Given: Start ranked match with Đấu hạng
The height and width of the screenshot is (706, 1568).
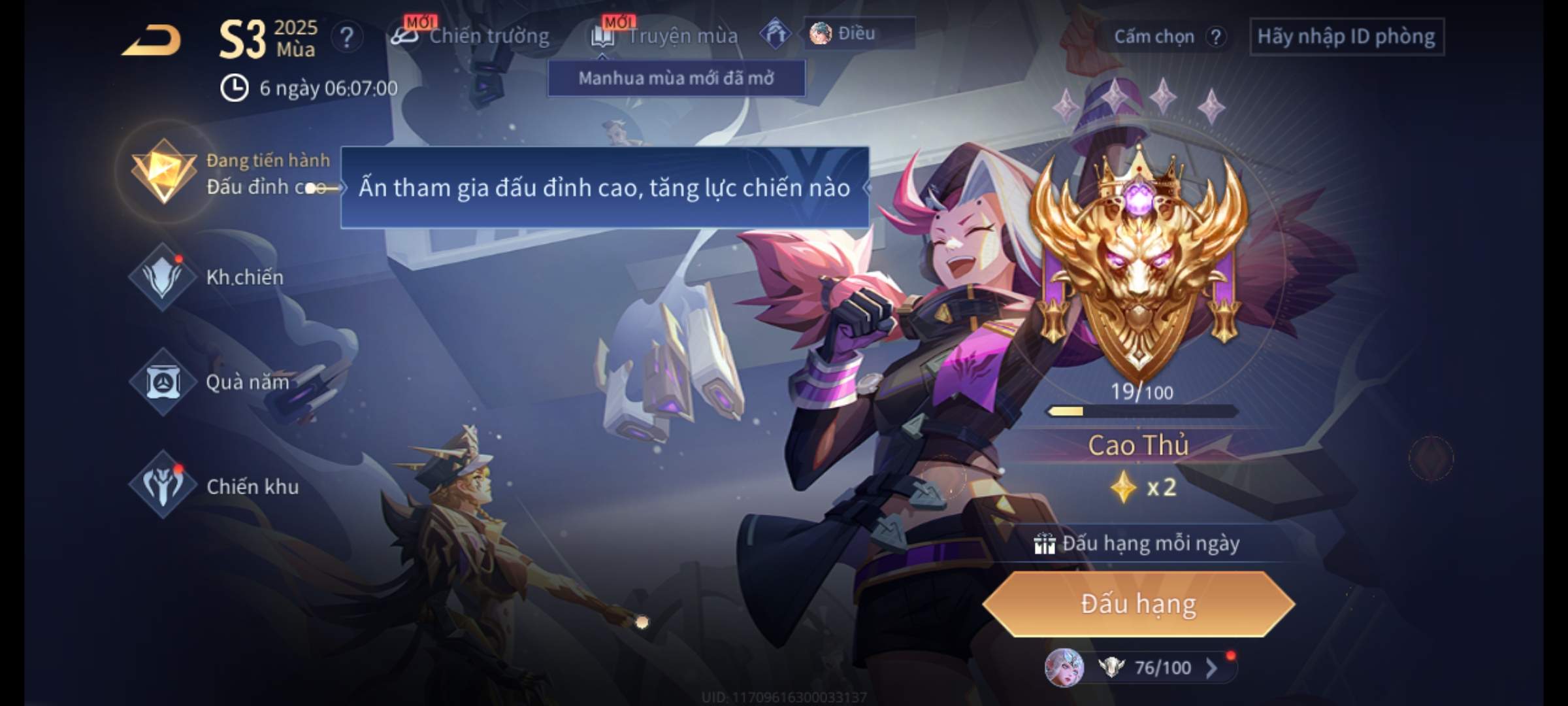Looking at the screenshot, I should 1138,604.
